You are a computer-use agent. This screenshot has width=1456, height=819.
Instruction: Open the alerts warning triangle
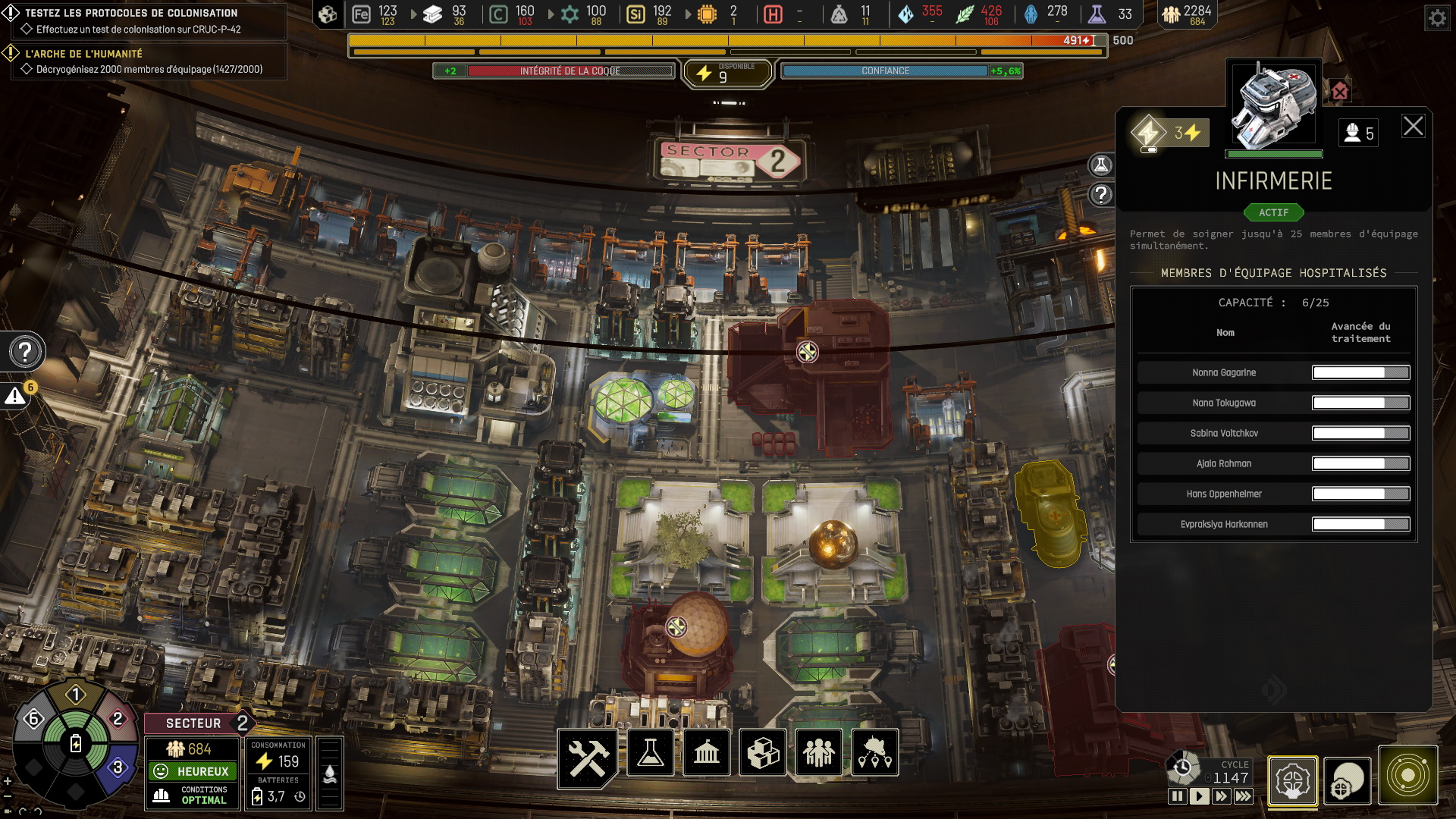pyautogui.click(x=15, y=396)
